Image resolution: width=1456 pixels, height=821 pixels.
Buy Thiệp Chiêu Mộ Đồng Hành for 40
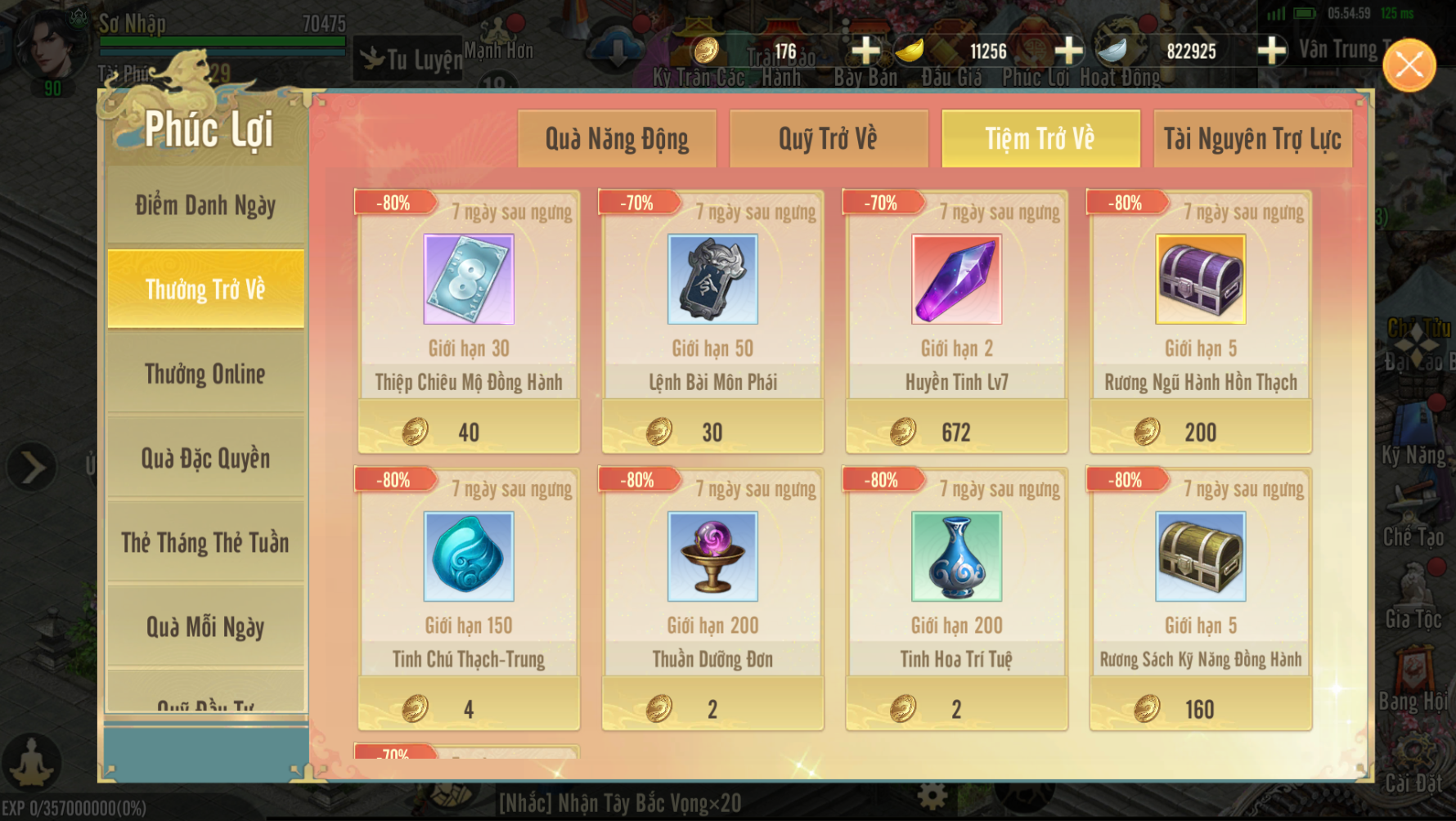469,432
